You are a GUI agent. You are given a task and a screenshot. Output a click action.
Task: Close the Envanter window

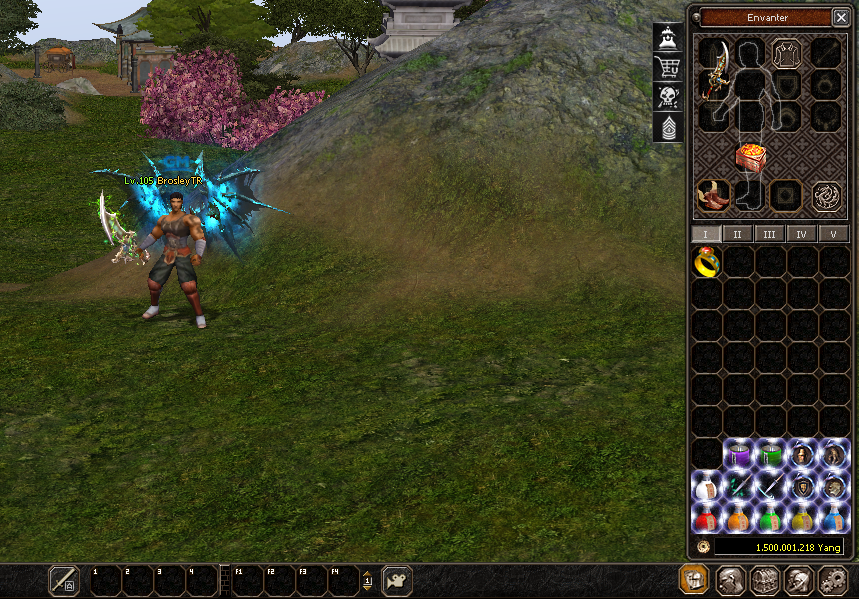pos(840,17)
